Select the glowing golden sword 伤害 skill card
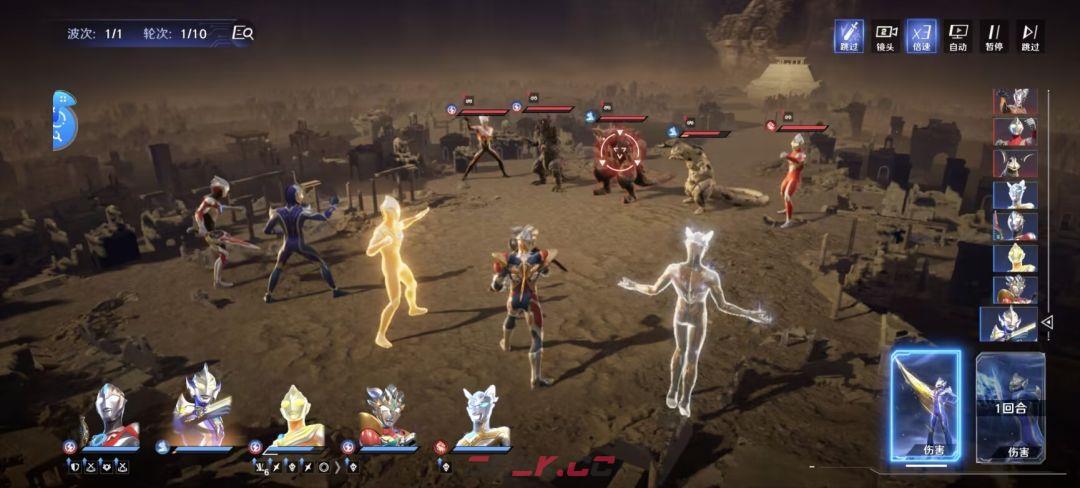This screenshot has height=488, width=1080. click(925, 406)
